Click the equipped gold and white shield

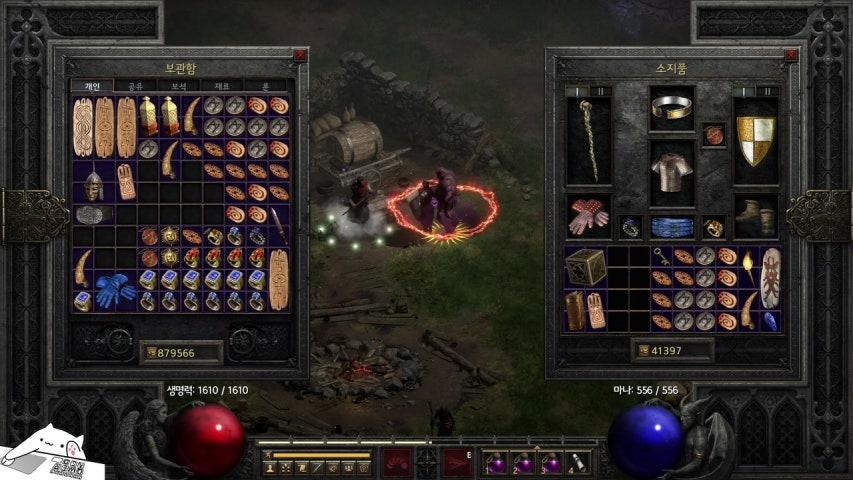point(756,140)
